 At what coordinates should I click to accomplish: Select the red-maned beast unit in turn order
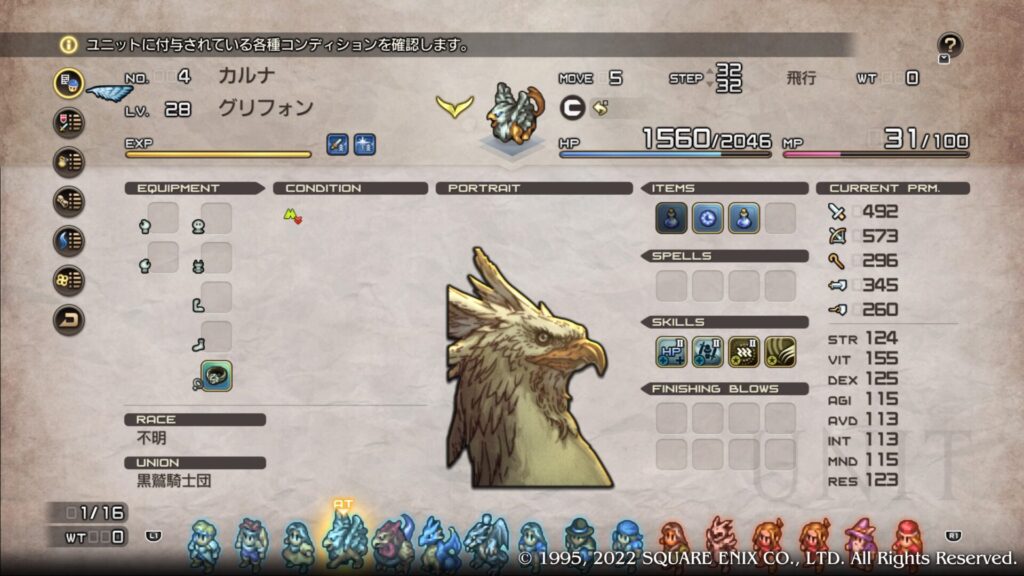point(393,541)
